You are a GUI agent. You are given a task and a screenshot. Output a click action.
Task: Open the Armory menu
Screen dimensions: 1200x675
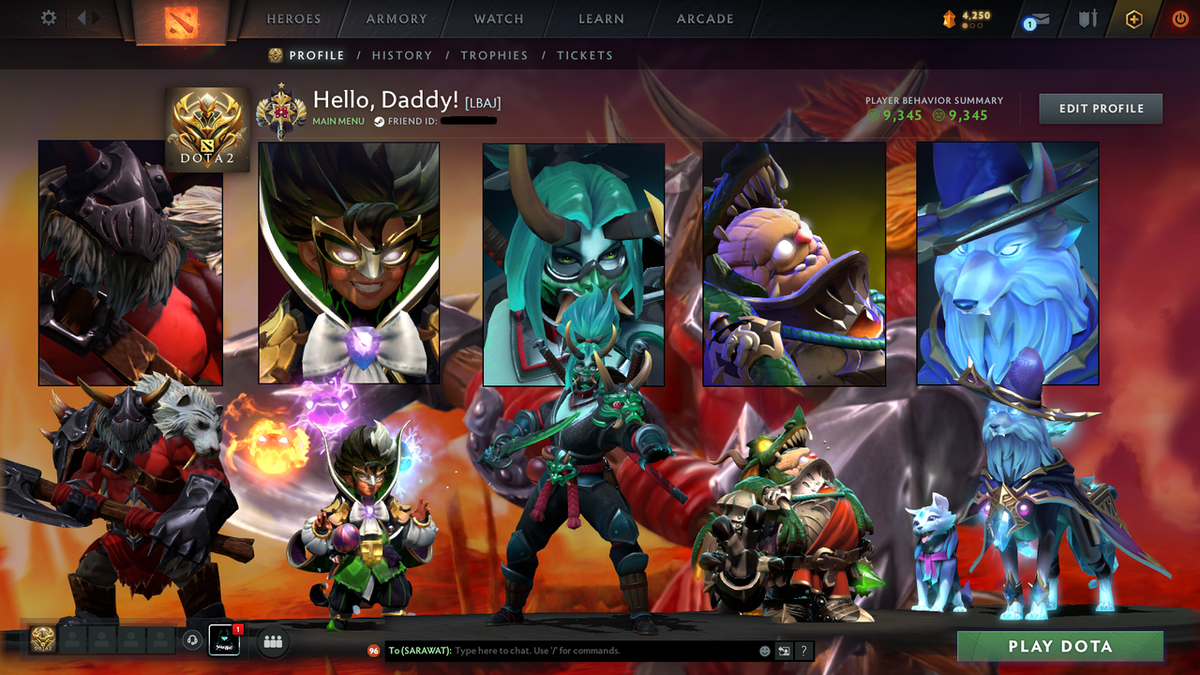[x=397, y=19]
